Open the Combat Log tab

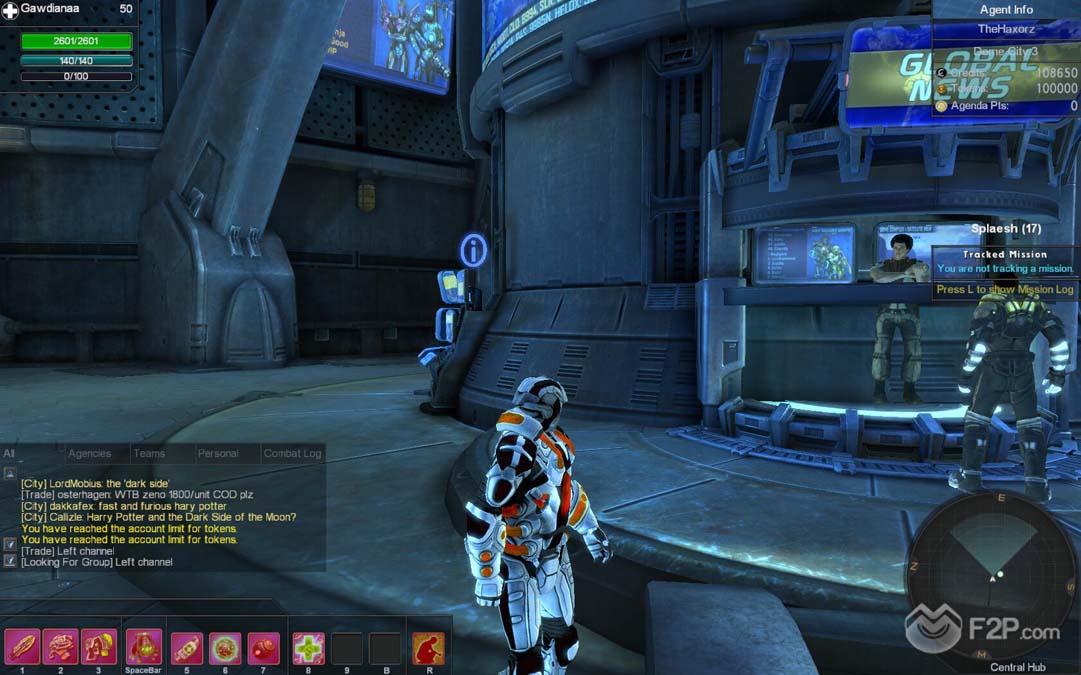[292, 454]
